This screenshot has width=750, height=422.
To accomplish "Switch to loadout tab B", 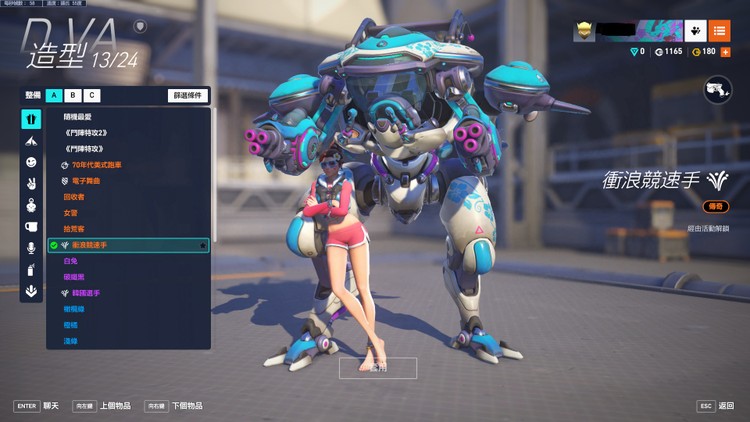I will (73, 96).
